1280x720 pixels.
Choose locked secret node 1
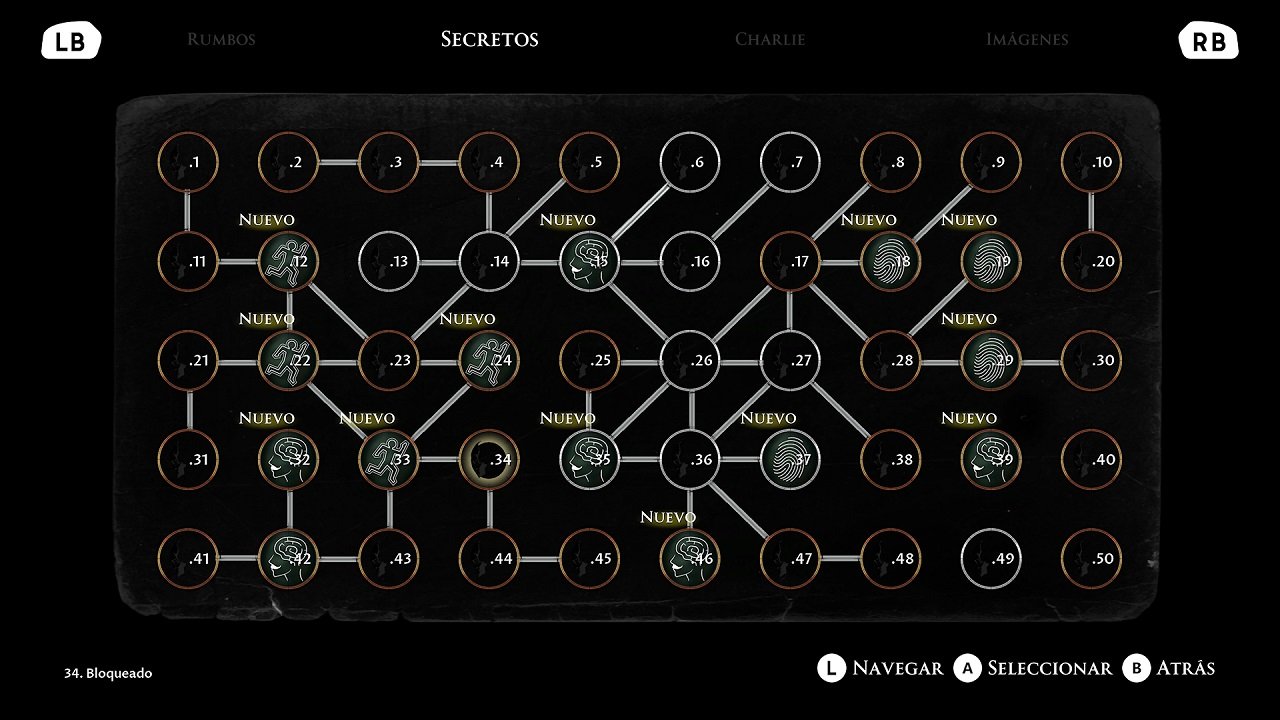[x=189, y=163]
